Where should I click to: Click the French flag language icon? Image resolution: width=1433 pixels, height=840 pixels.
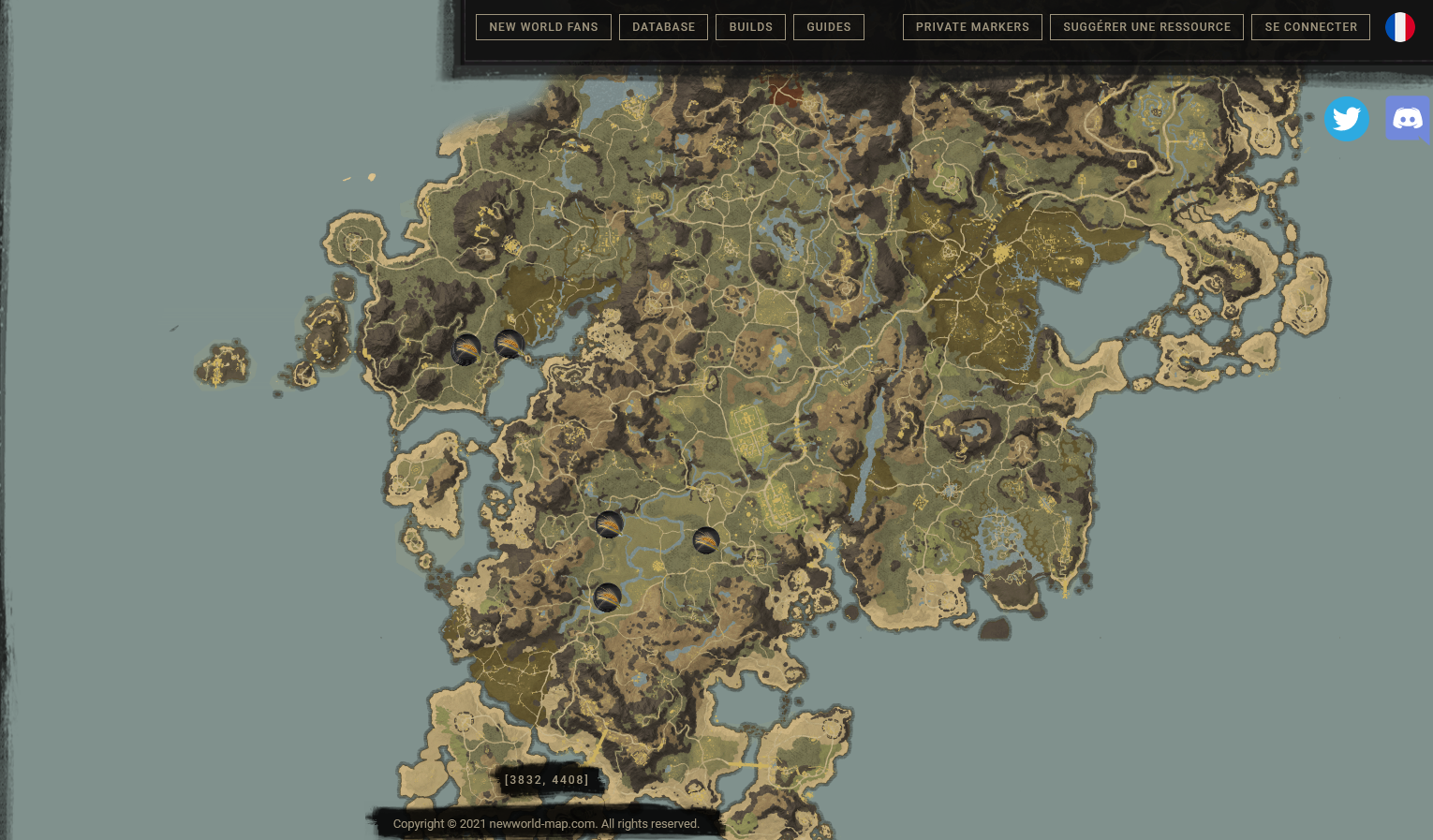1400,27
